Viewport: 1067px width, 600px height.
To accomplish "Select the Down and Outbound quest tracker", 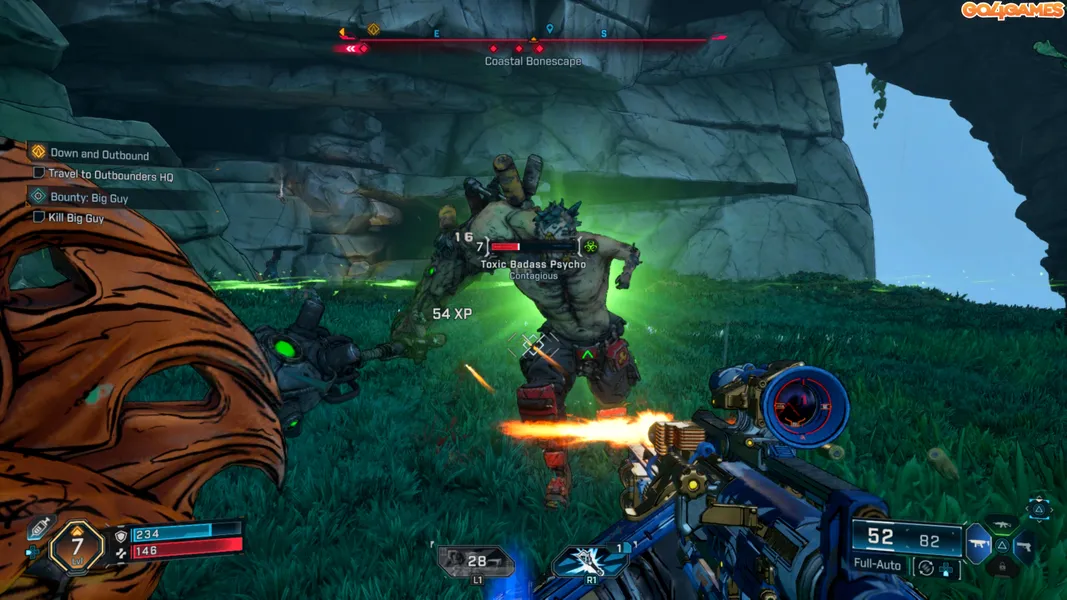I will coord(99,154).
